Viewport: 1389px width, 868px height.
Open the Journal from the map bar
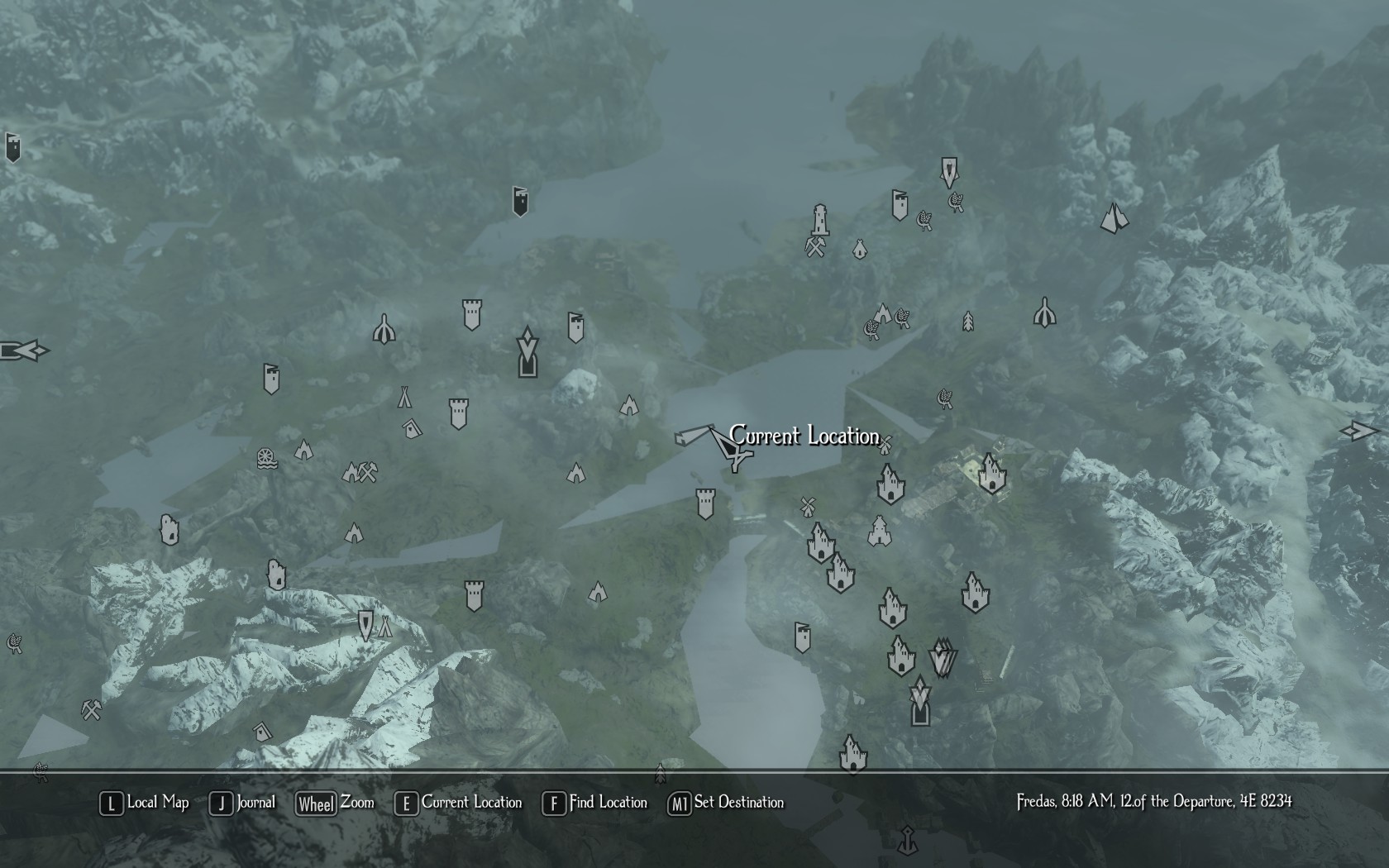tap(244, 803)
